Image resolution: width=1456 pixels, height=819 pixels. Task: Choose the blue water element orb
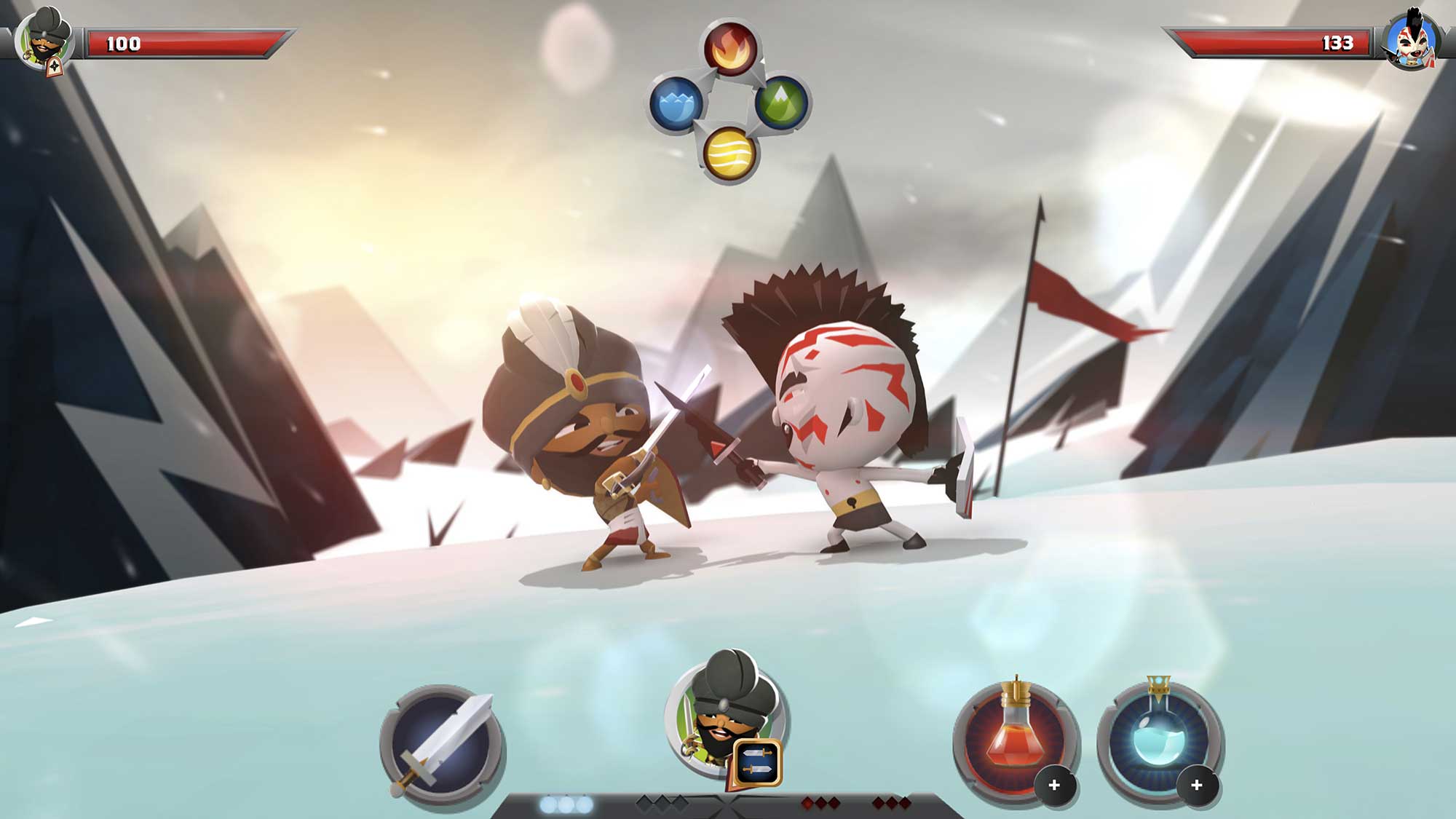pyautogui.click(x=676, y=103)
